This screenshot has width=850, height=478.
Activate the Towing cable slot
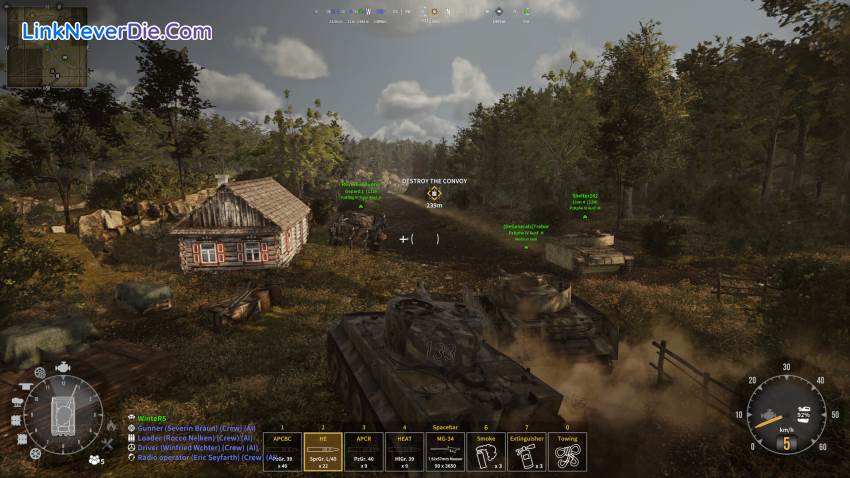[x=567, y=451]
